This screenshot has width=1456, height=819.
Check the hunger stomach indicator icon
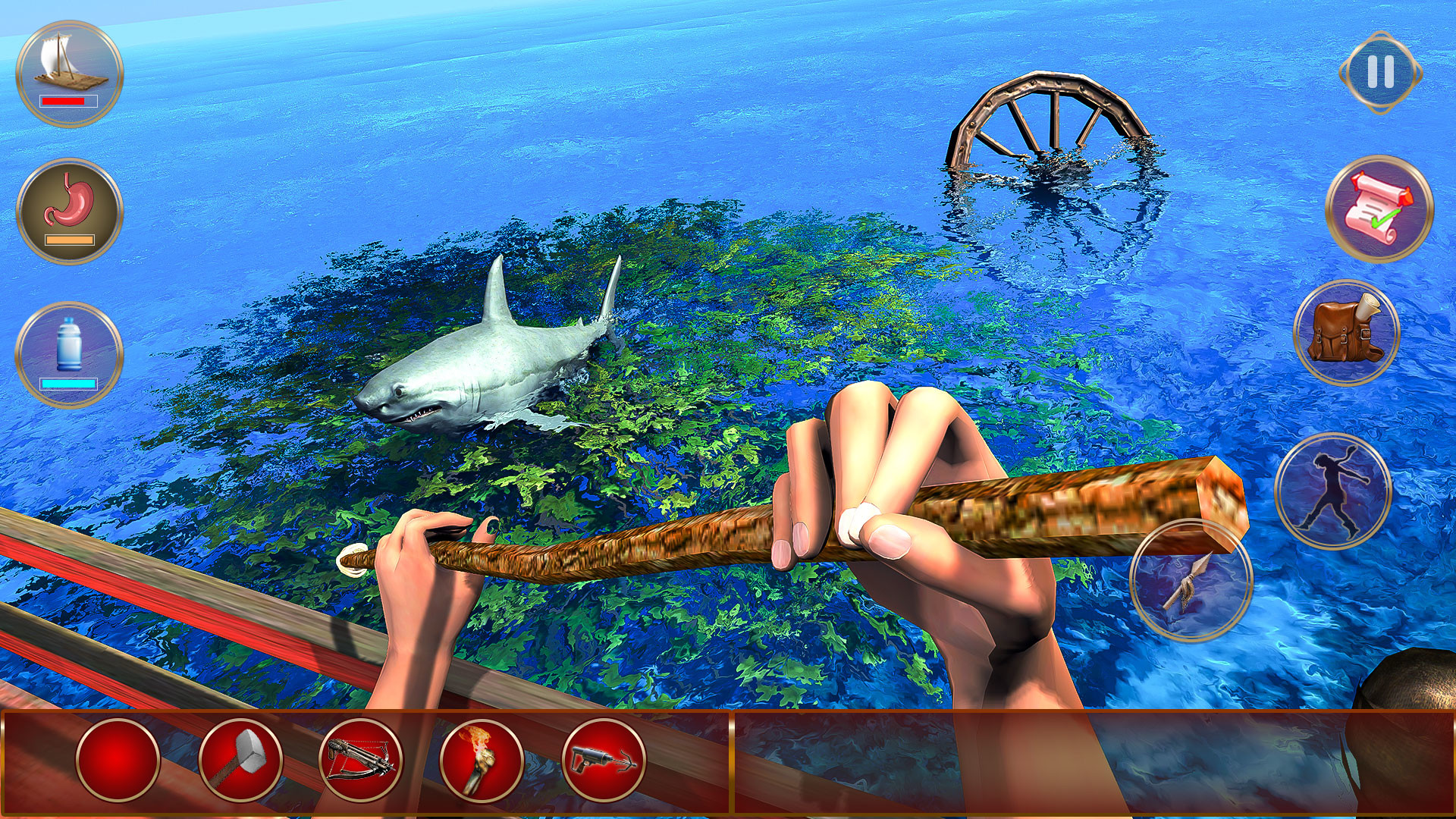pyautogui.click(x=70, y=203)
